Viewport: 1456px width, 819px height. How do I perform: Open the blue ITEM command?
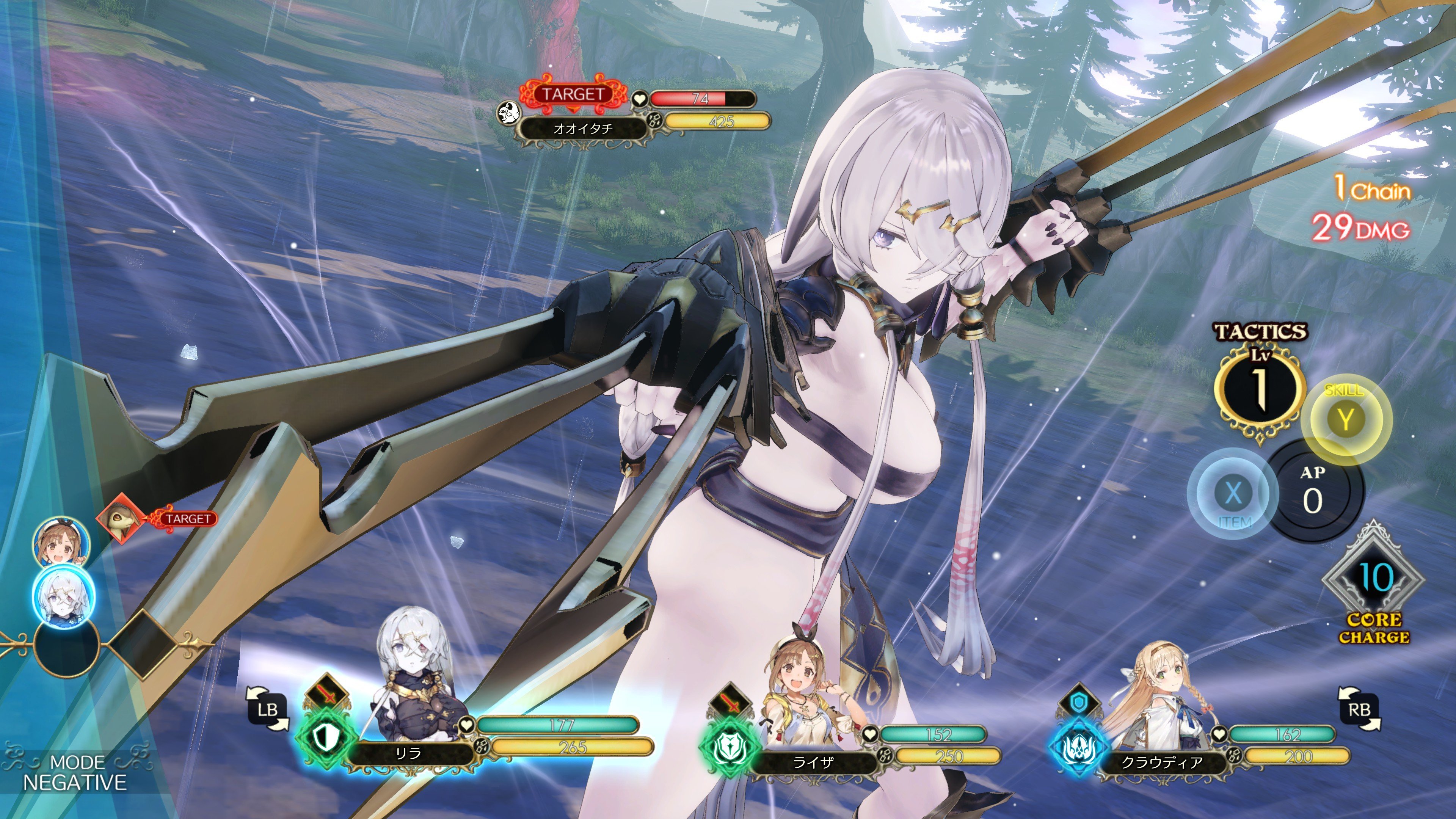pos(1232,494)
